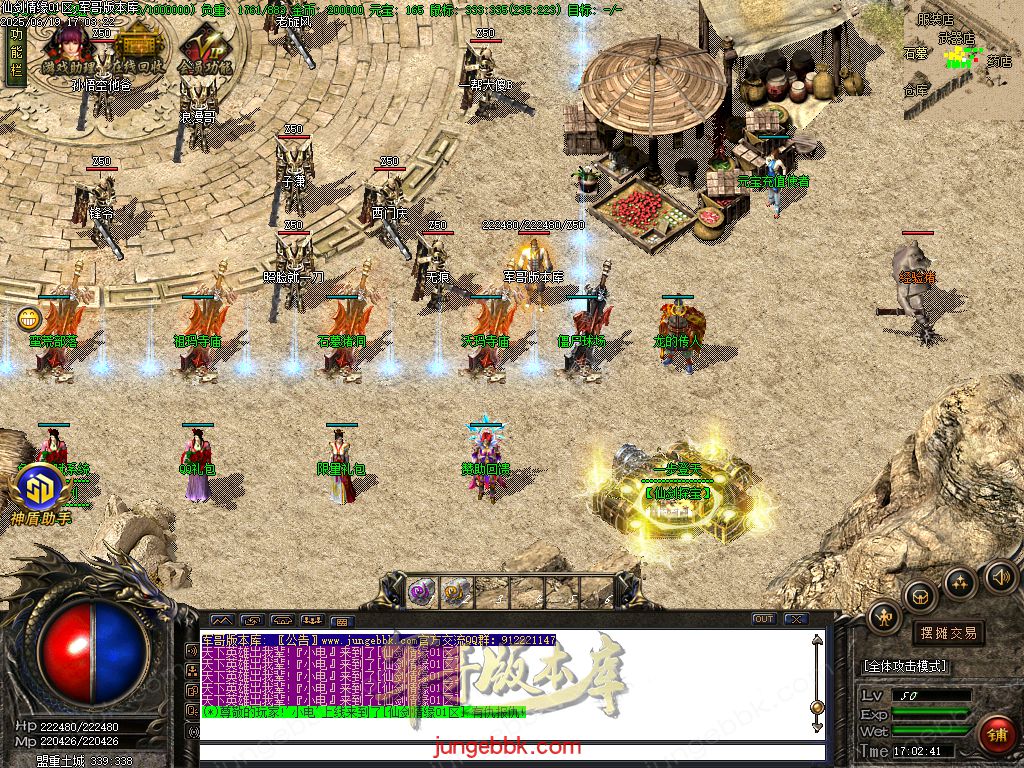This screenshot has width=1024, height=768.
Task: Click the chat scrollbar handle
Action: coord(817,707)
